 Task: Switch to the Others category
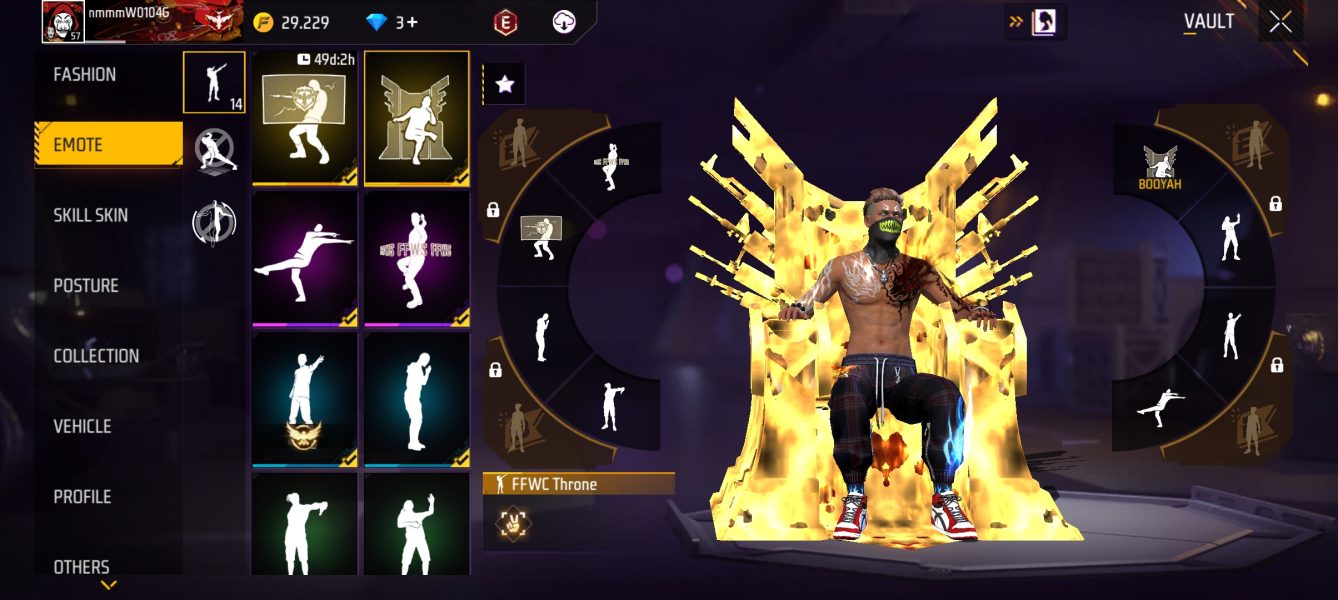point(82,567)
